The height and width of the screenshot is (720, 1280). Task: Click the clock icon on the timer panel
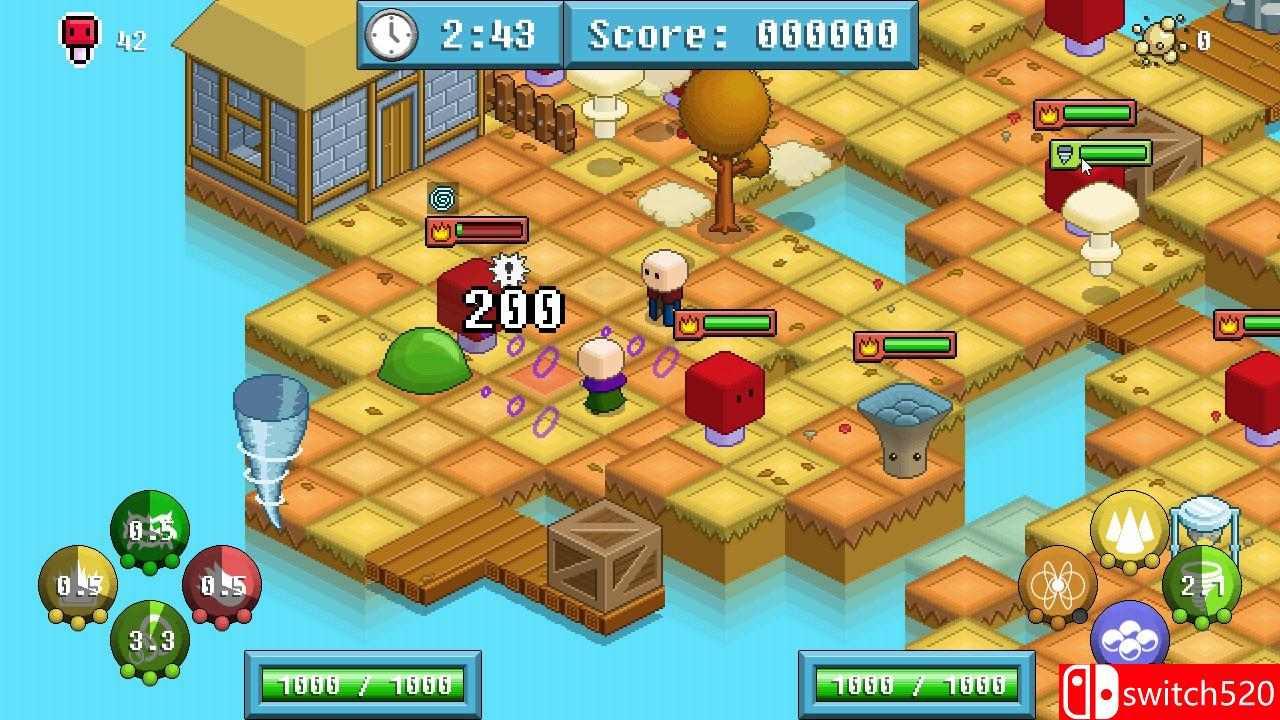(392, 33)
